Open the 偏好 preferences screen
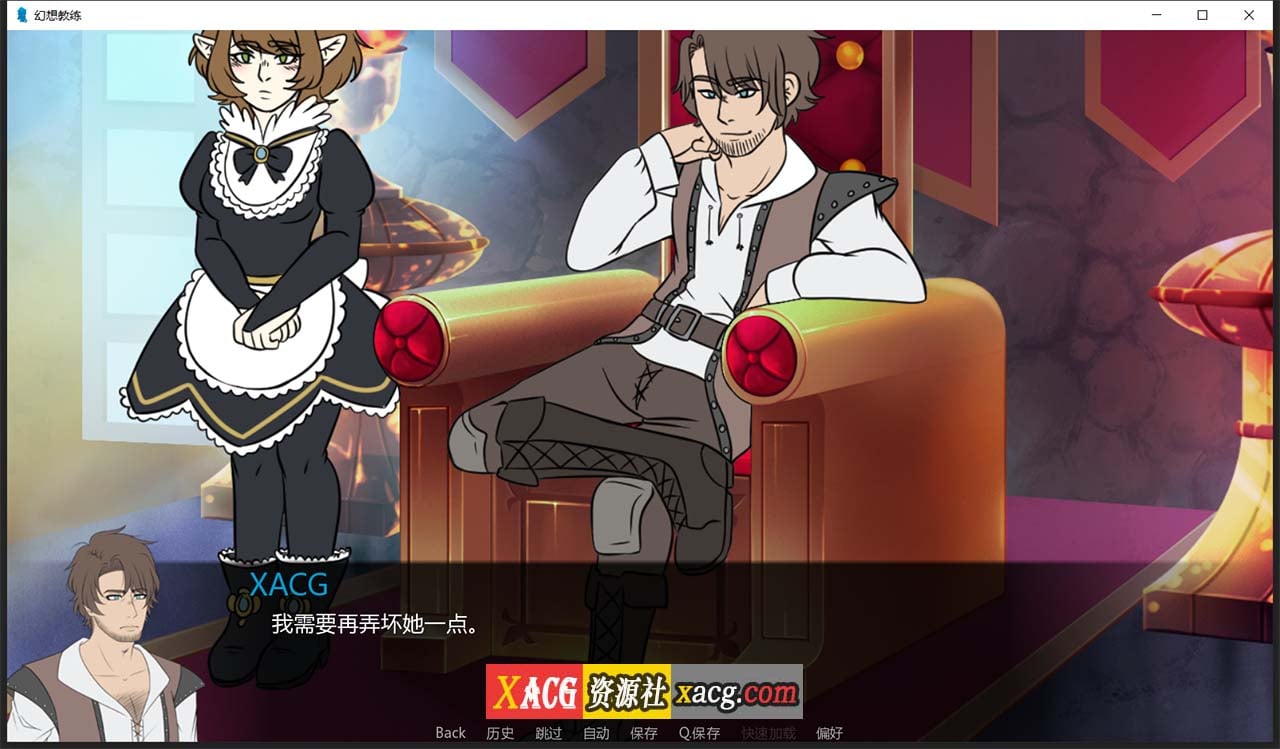Screen dimensions: 1280x749 pyautogui.click(x=828, y=733)
